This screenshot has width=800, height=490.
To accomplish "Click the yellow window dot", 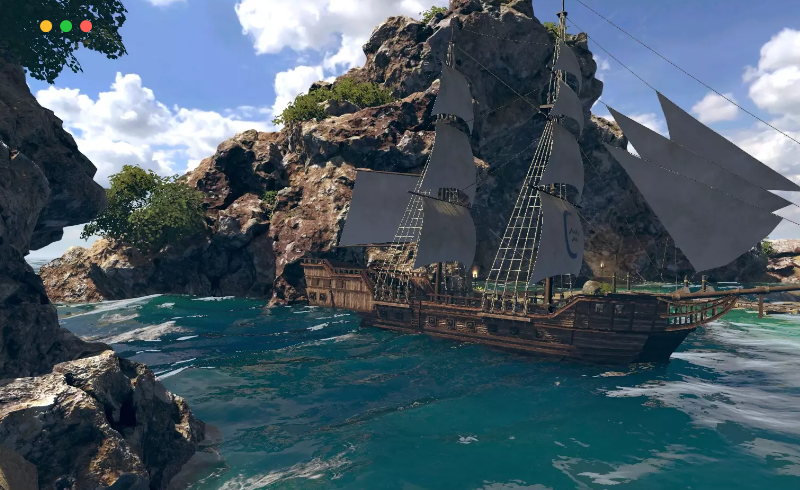I will point(46,26).
